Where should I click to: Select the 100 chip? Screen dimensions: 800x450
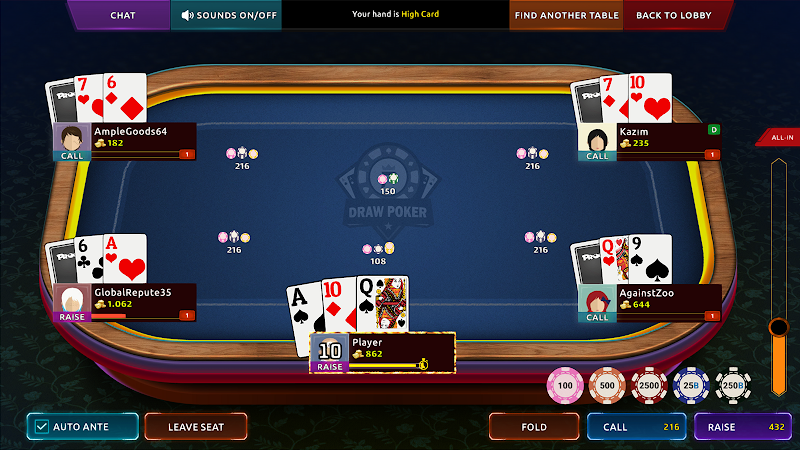coord(566,385)
